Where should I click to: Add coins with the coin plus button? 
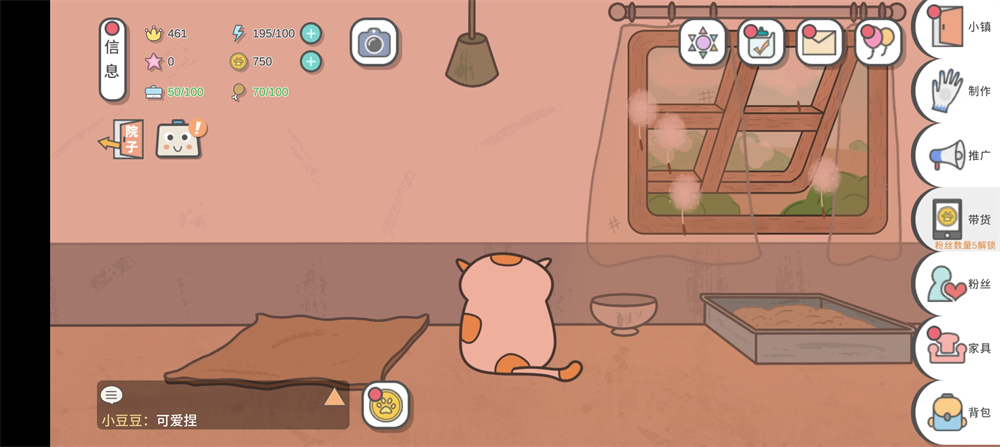point(311,61)
